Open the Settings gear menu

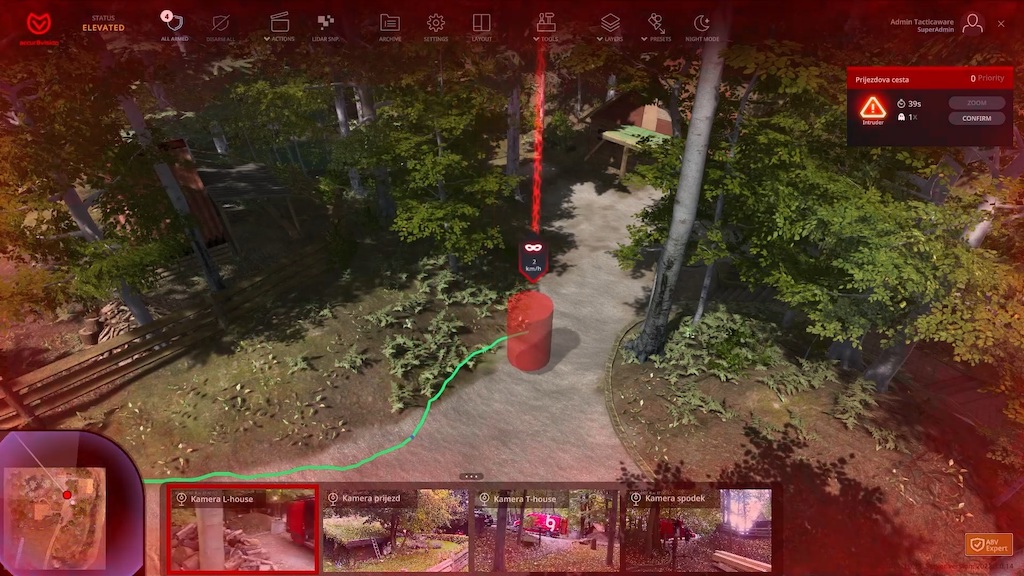pyautogui.click(x=436, y=26)
